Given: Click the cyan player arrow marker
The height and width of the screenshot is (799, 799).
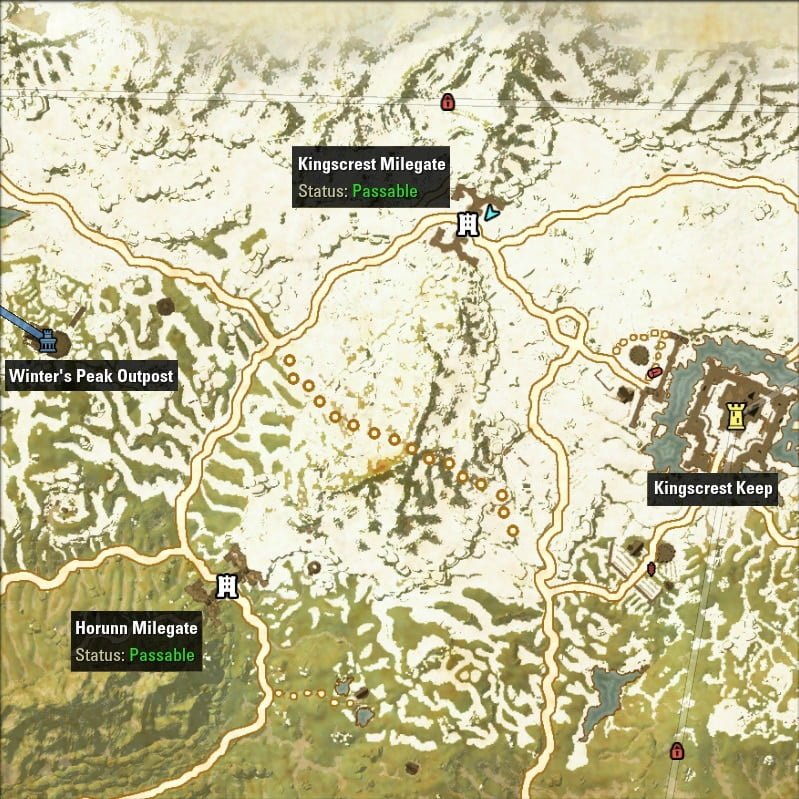Looking at the screenshot, I should tap(490, 213).
